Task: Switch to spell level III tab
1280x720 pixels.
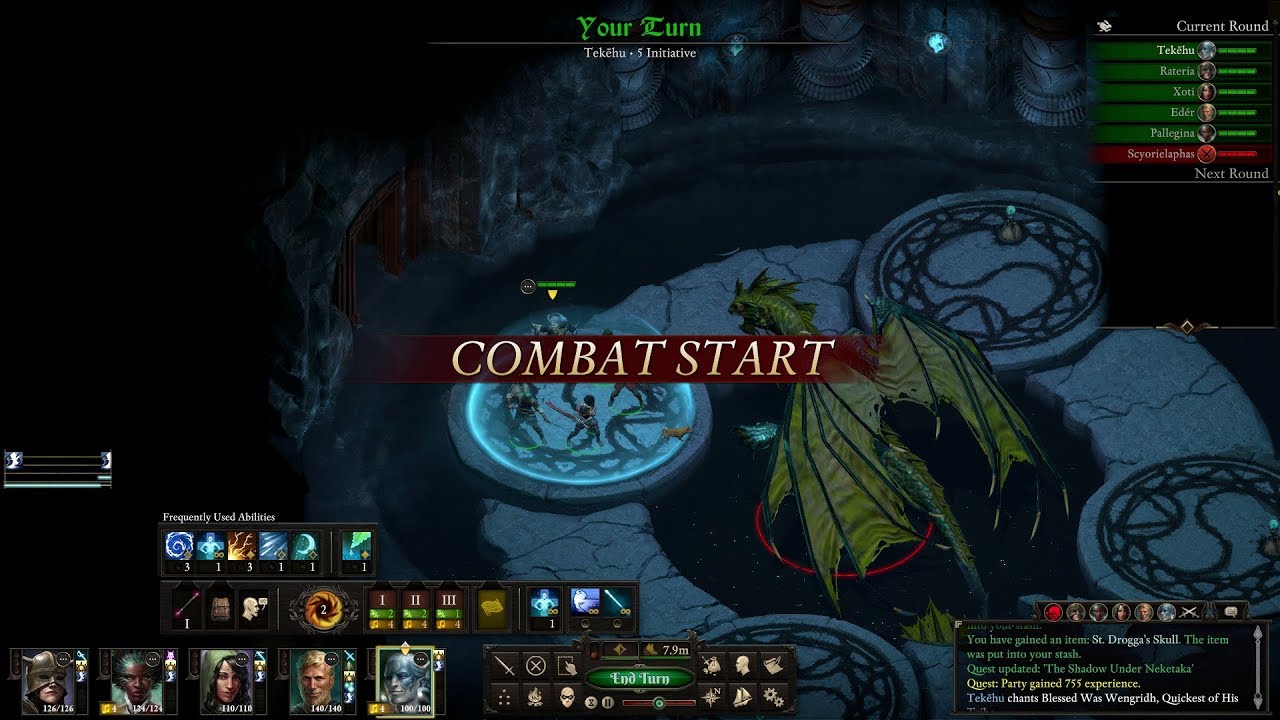Action: [x=450, y=599]
